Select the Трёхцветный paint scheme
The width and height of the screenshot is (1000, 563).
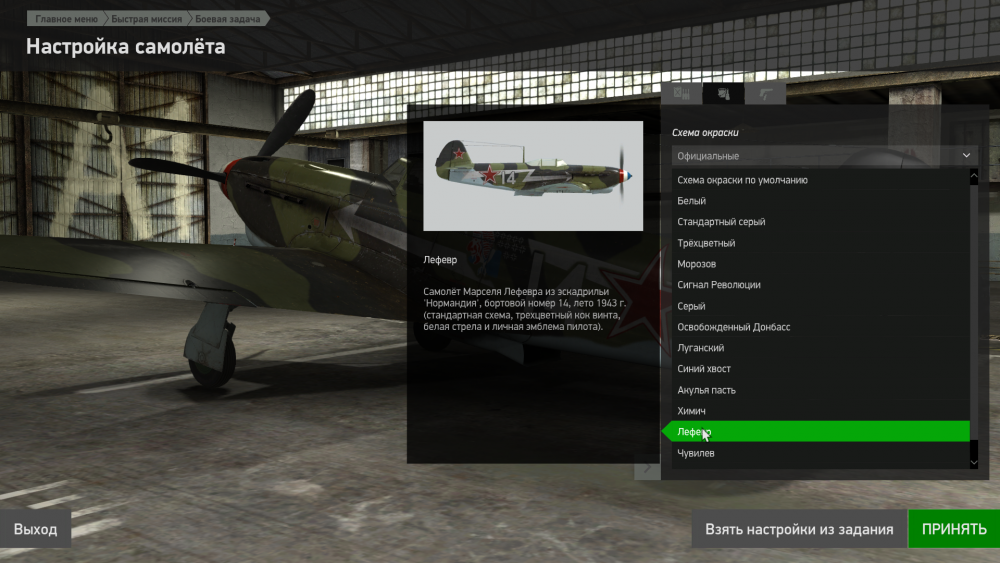pos(706,243)
